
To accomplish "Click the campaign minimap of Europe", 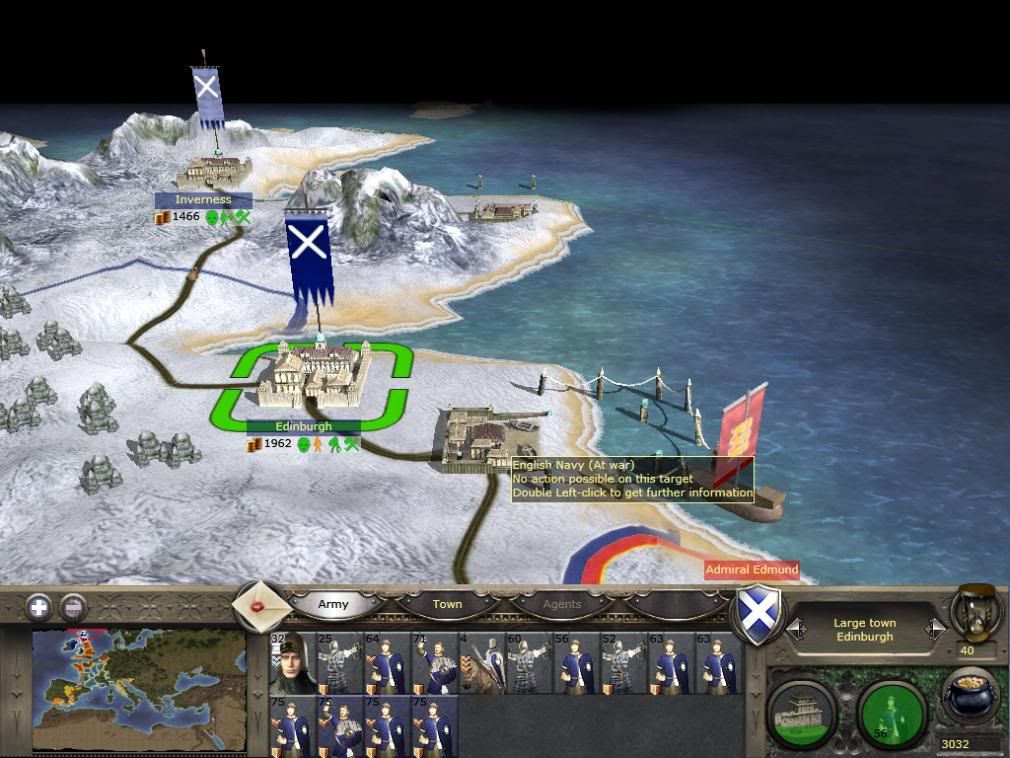I will pos(138,689).
